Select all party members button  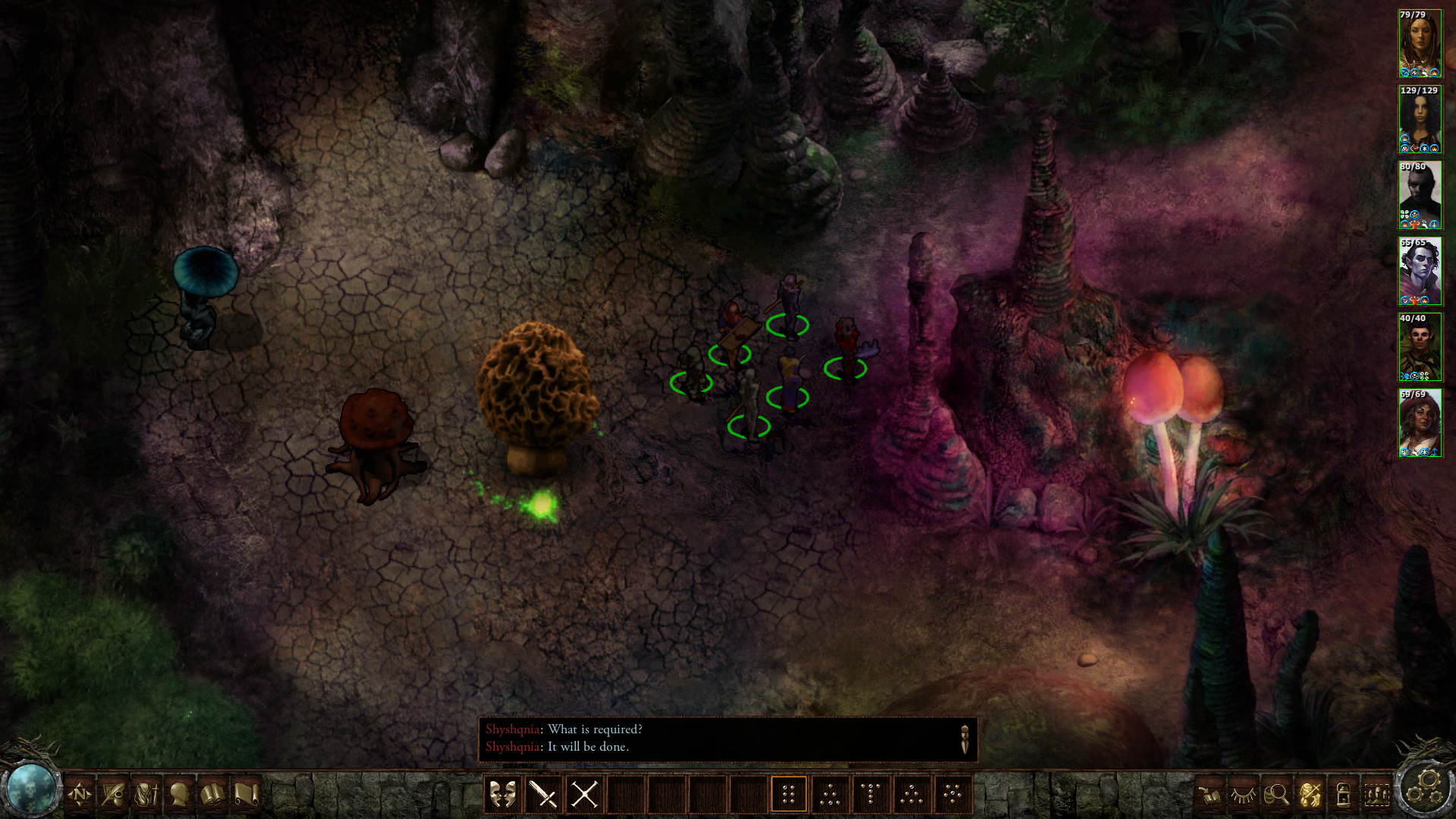coord(1376,795)
